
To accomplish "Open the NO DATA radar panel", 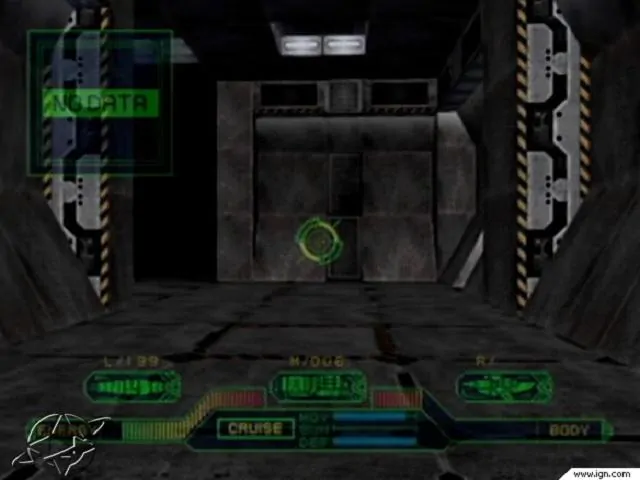I will point(101,102).
